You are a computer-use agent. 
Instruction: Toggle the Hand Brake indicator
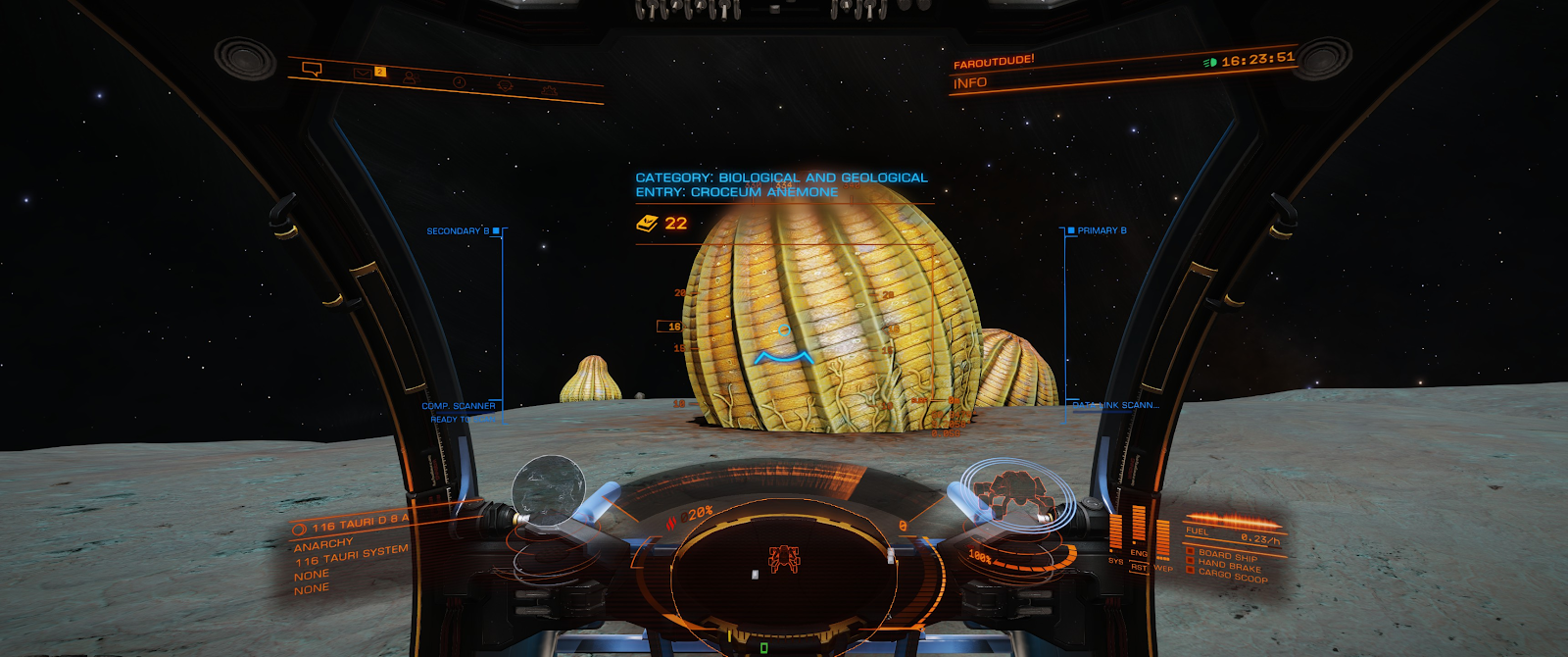[1227, 566]
